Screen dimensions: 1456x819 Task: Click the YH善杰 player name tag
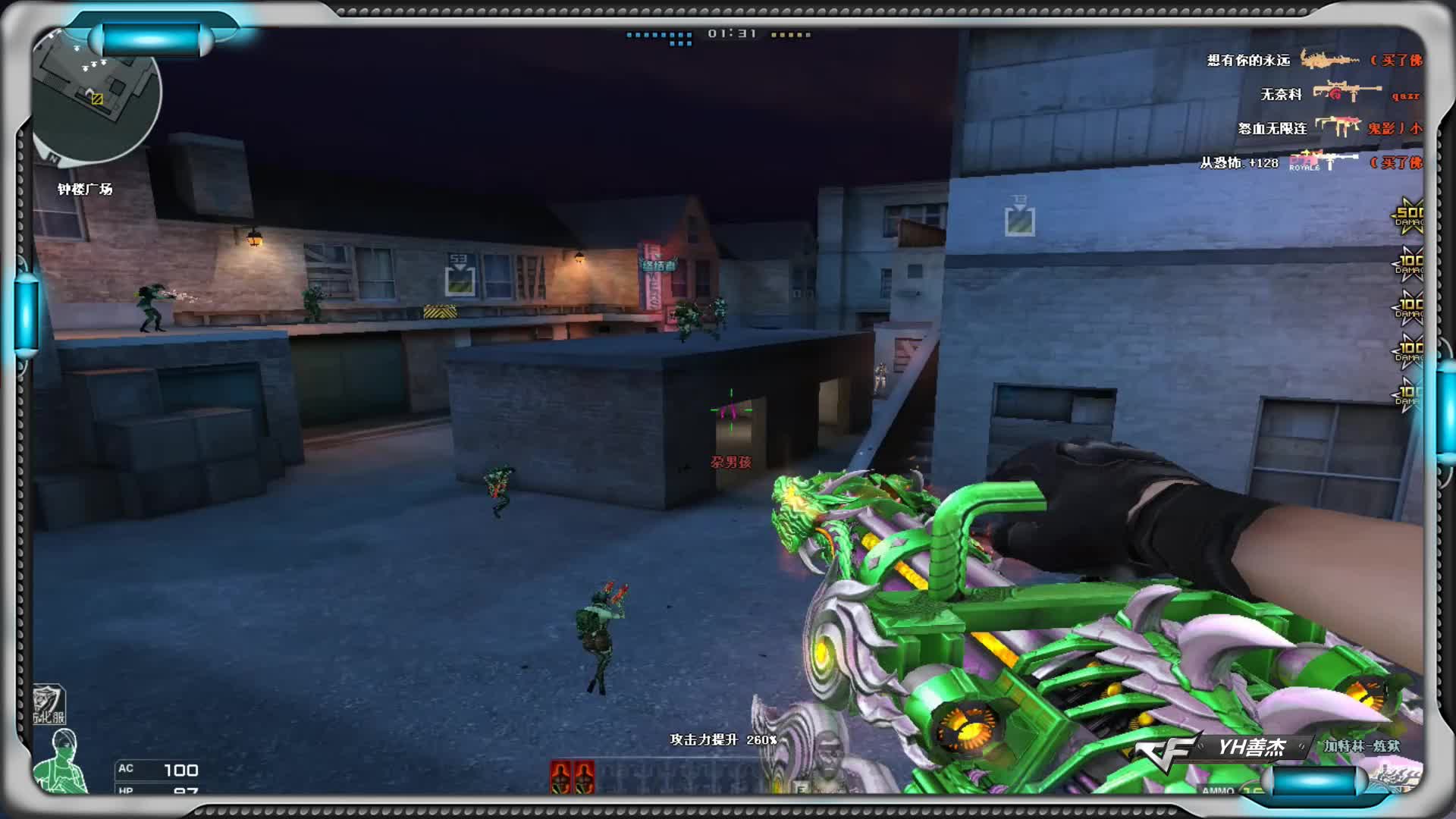click(x=1251, y=748)
